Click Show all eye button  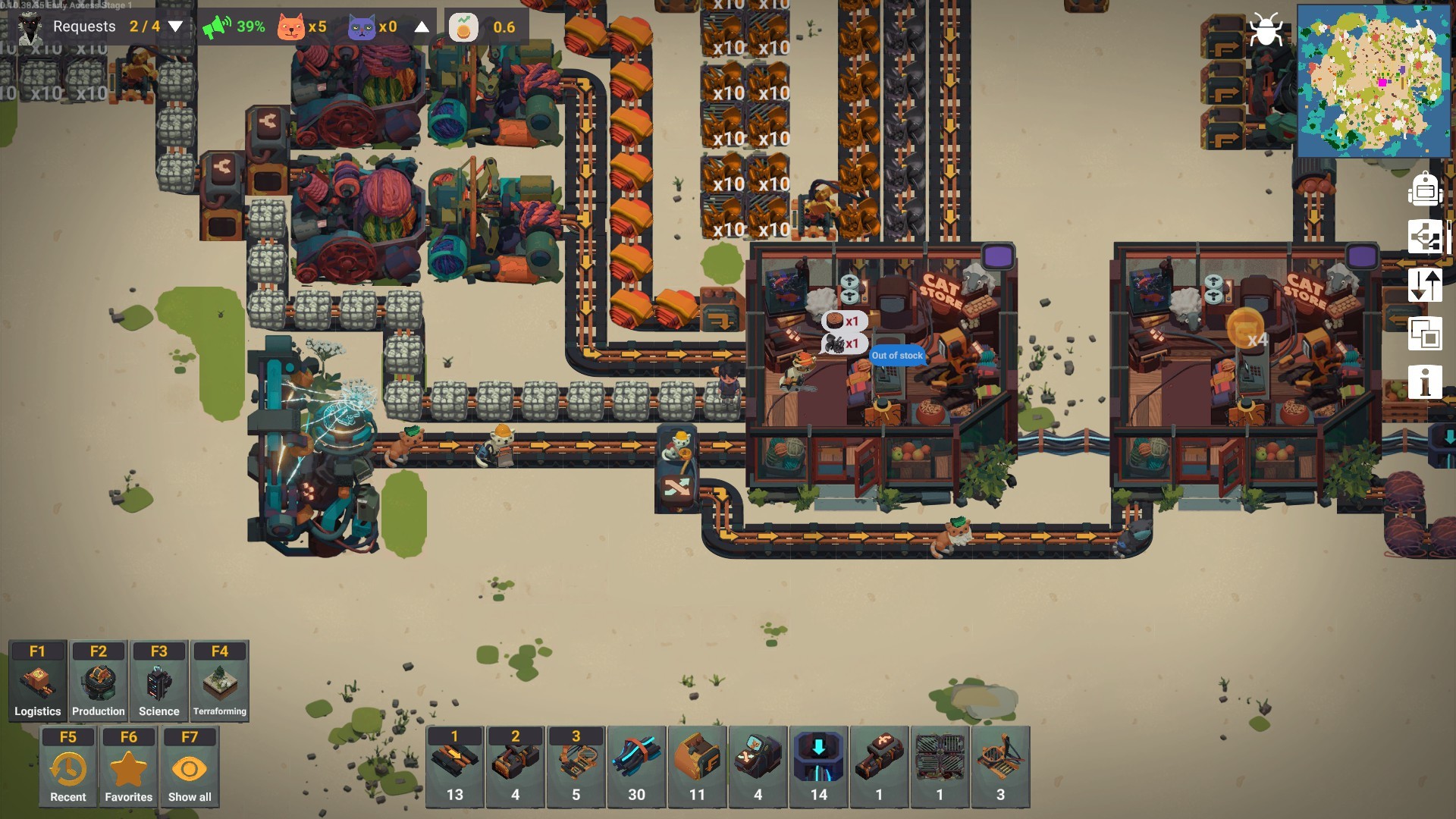point(190,767)
